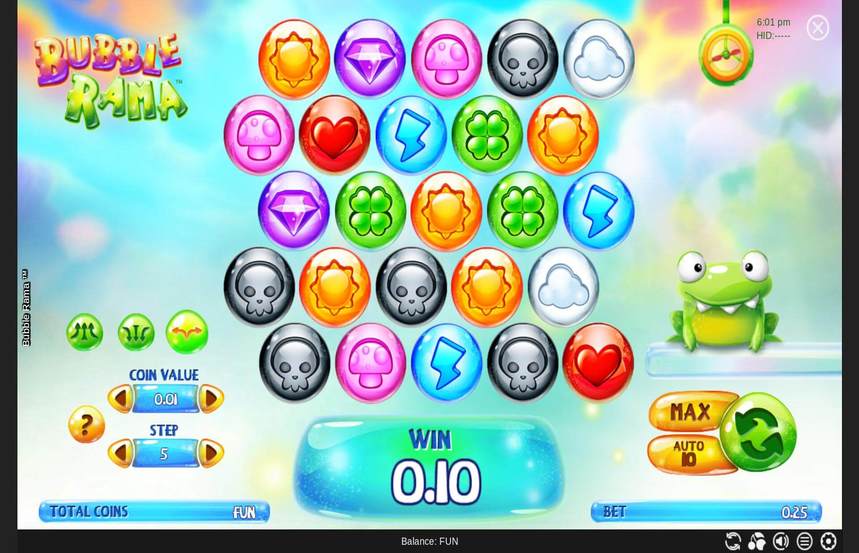
Task: Decrease the coin value with left arrow
Action: click(120, 399)
